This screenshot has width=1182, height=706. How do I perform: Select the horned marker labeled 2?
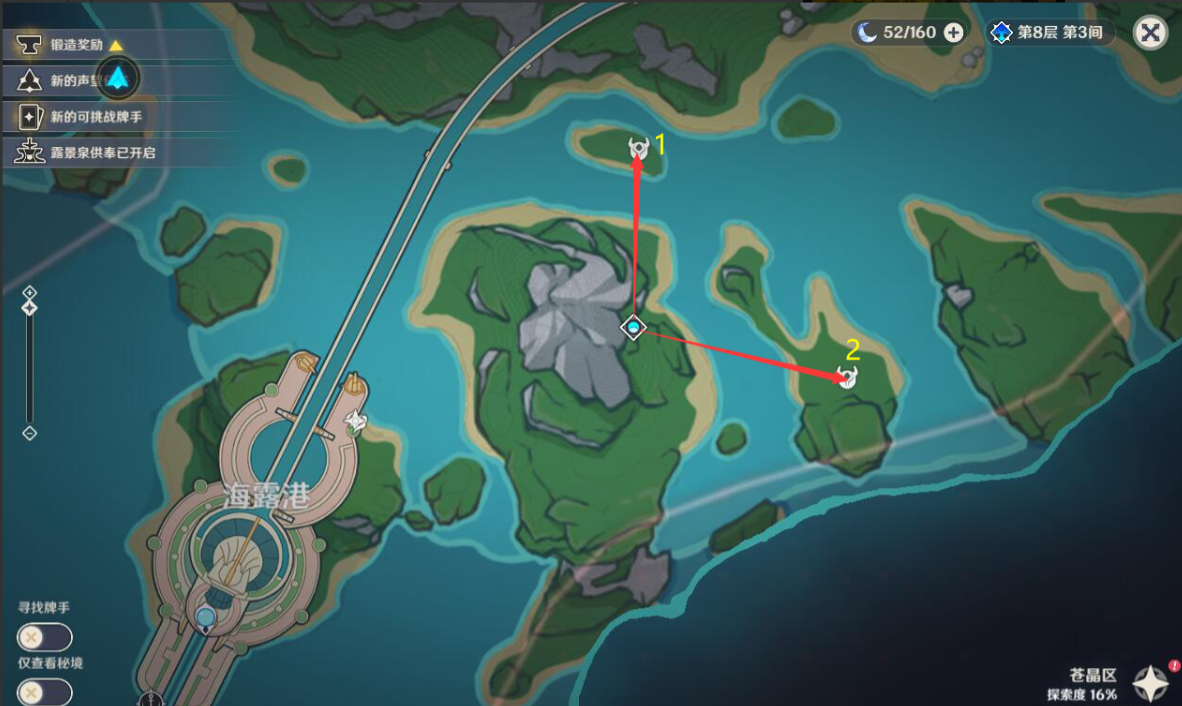click(847, 377)
